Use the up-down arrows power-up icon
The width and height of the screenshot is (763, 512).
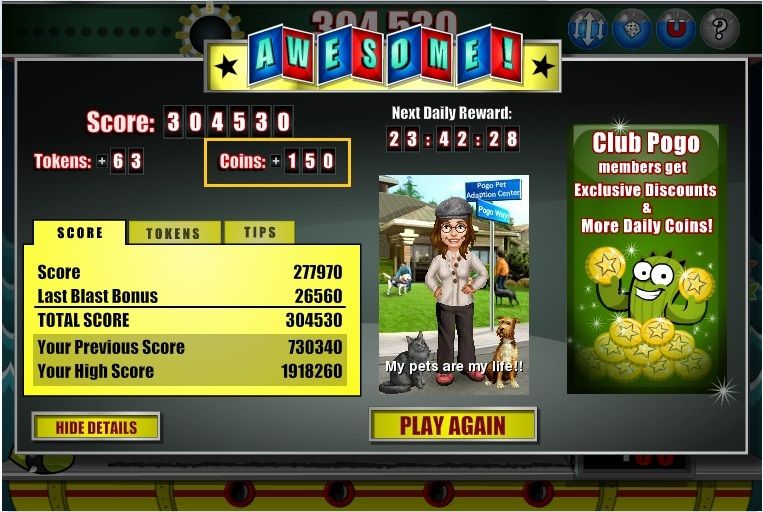coord(588,29)
